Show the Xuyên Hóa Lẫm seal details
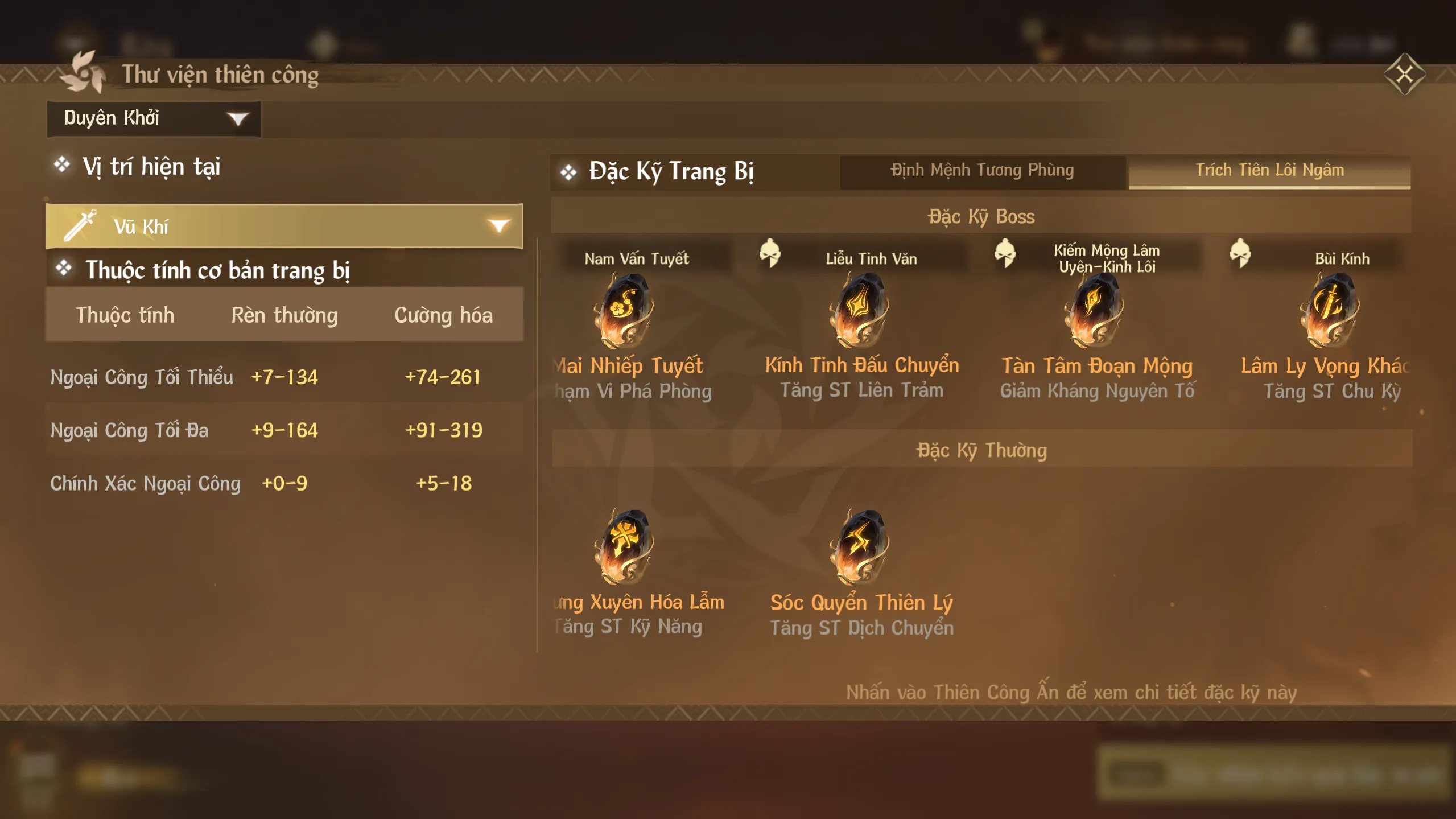The height and width of the screenshot is (819, 1456). (x=624, y=546)
